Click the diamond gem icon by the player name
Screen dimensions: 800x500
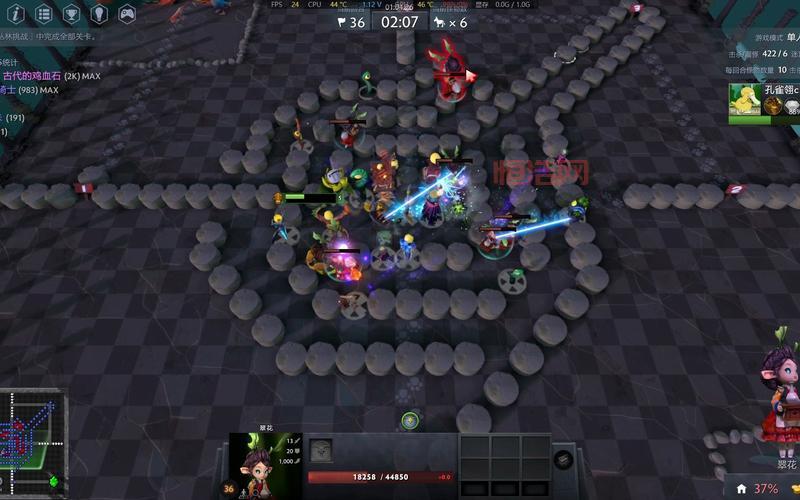[x=791, y=107]
